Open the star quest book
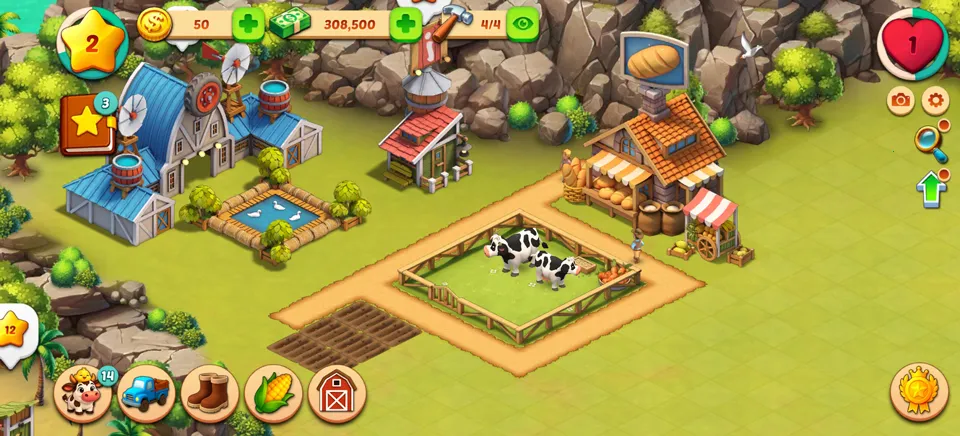The width and height of the screenshot is (960, 436). pyautogui.click(x=88, y=124)
